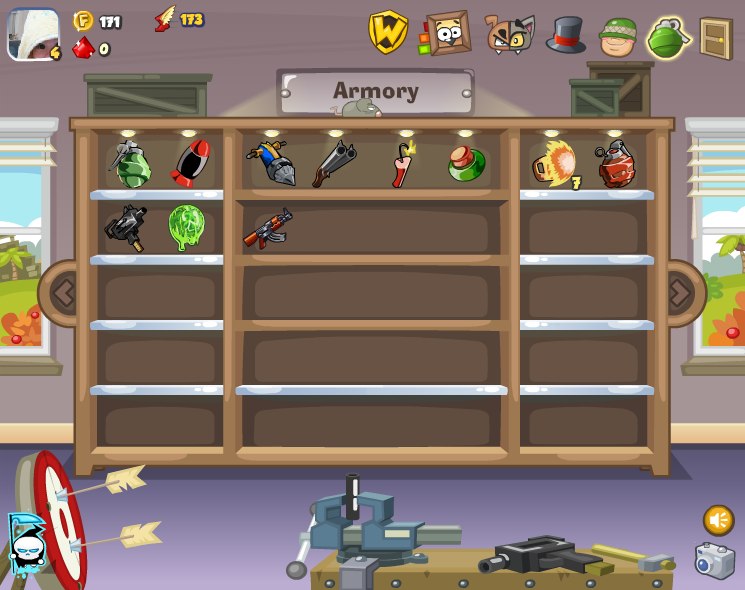Choose the green potion flask
This screenshot has width=745, height=590.
click(466, 163)
